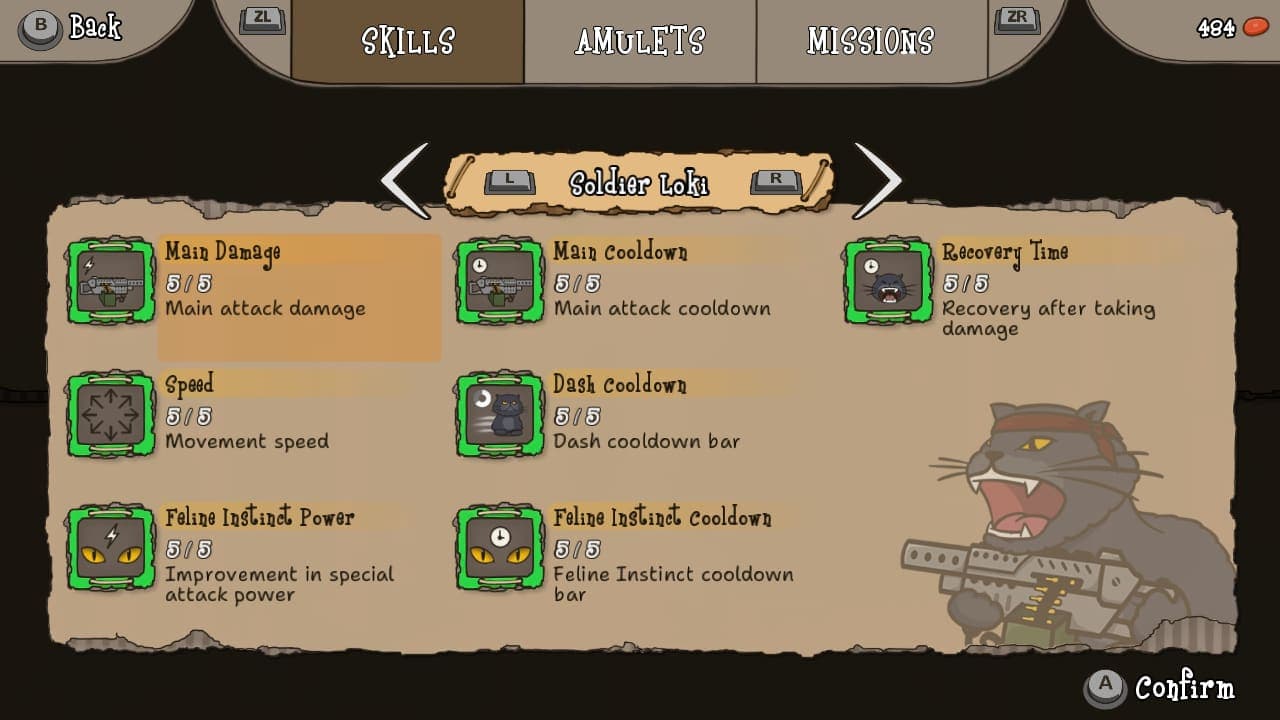Image resolution: width=1280 pixels, height=720 pixels.
Task: Click the 5/5 level counter for Speed
Action: pyautogui.click(x=190, y=416)
